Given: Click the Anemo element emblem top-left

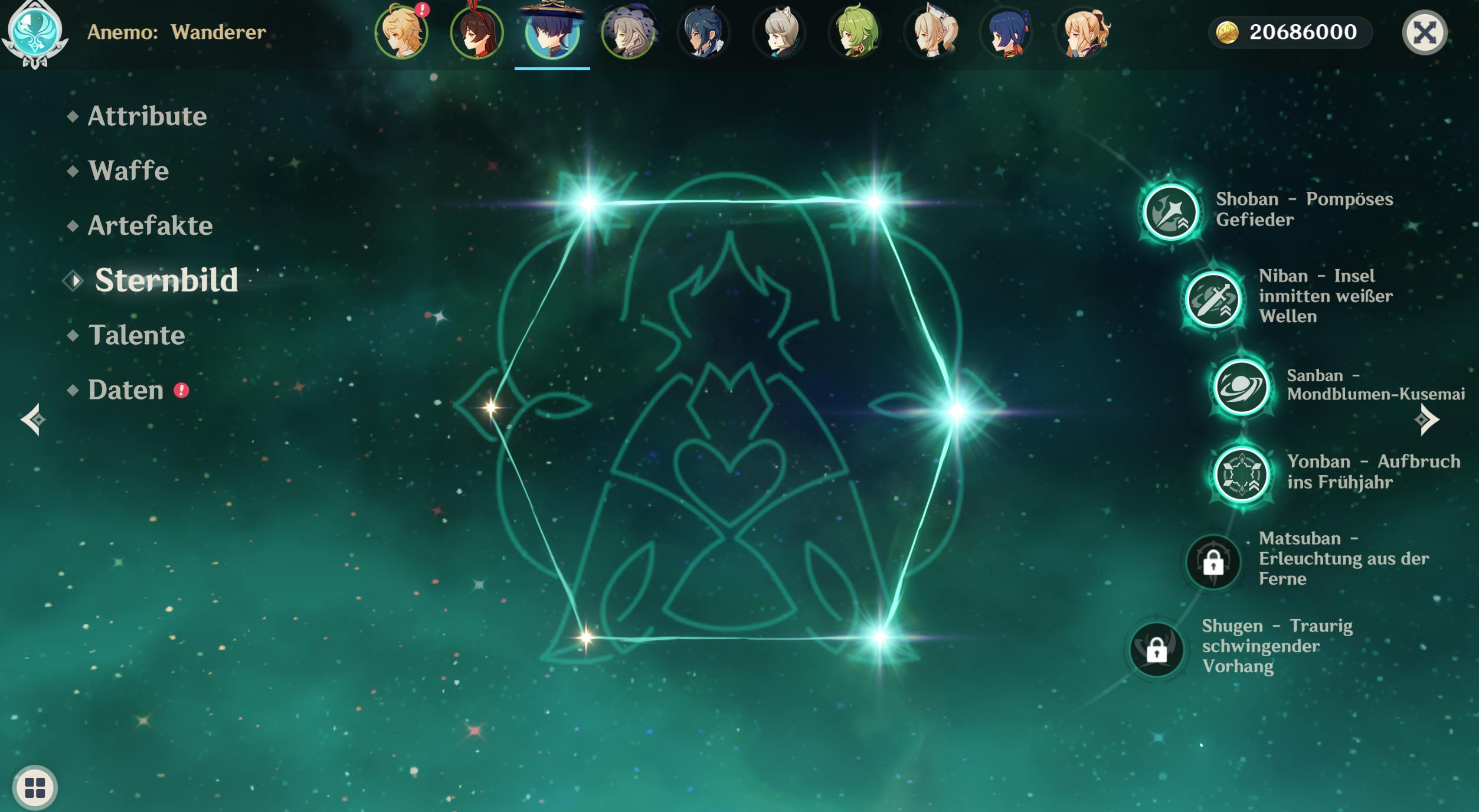Looking at the screenshot, I should tap(34, 34).
